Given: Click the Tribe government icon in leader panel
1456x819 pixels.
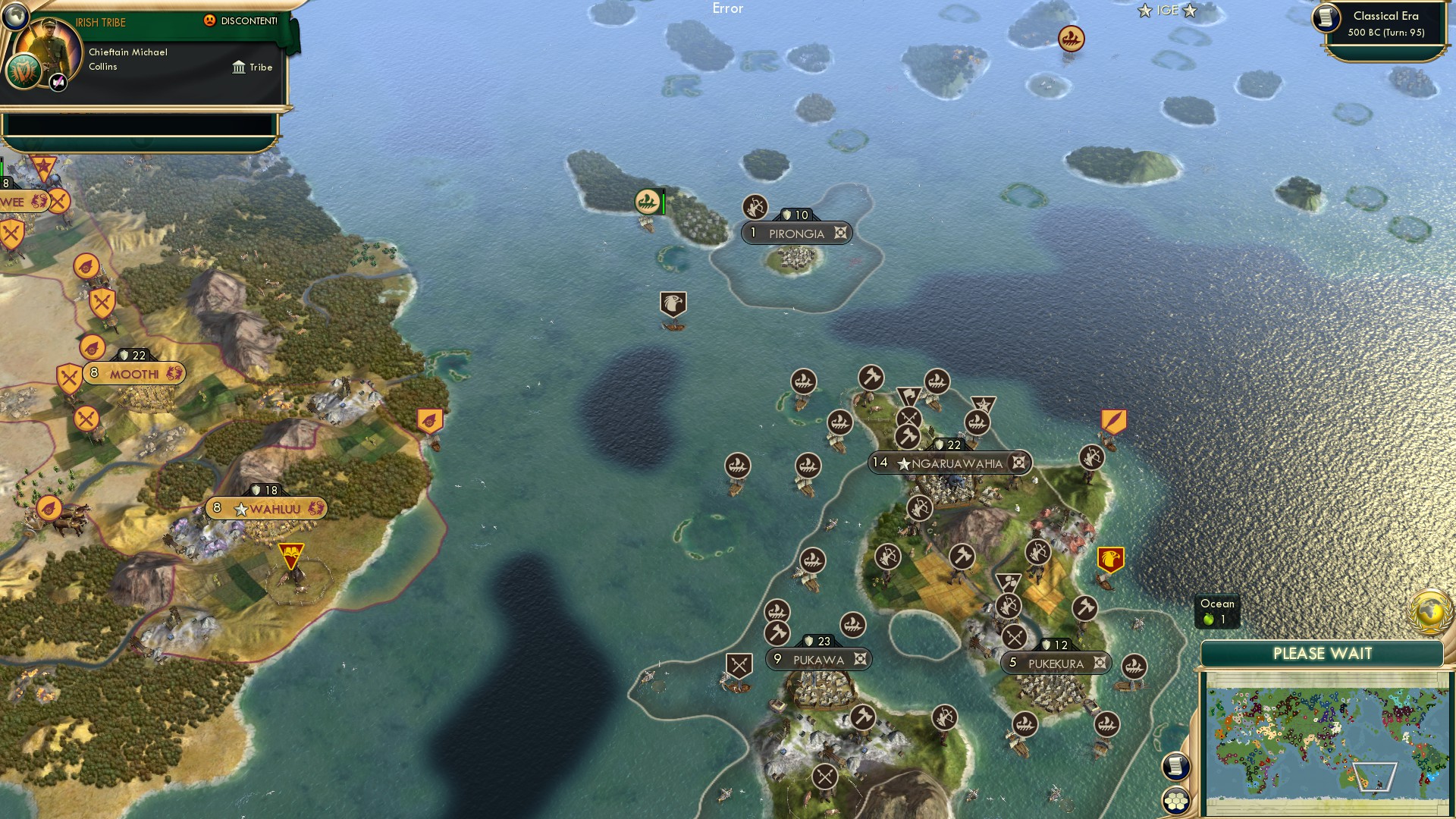Looking at the screenshot, I should [x=238, y=67].
